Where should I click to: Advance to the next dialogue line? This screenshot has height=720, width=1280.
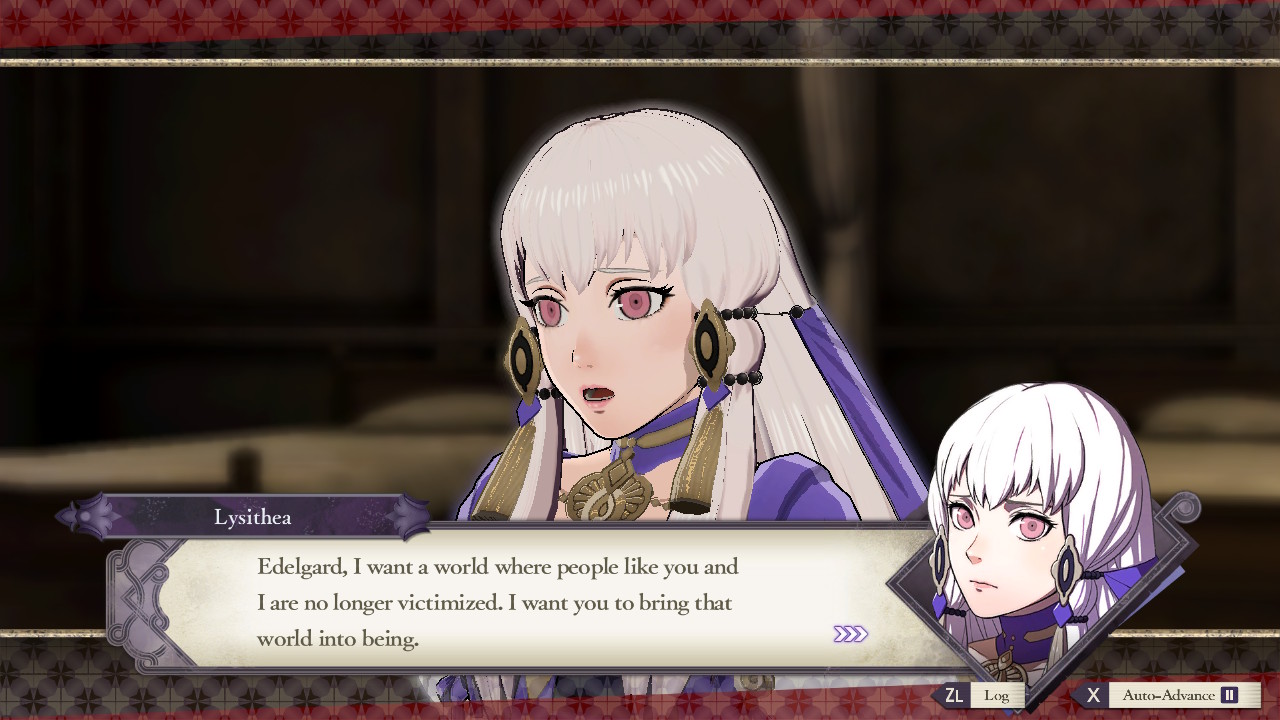pyautogui.click(x=852, y=633)
